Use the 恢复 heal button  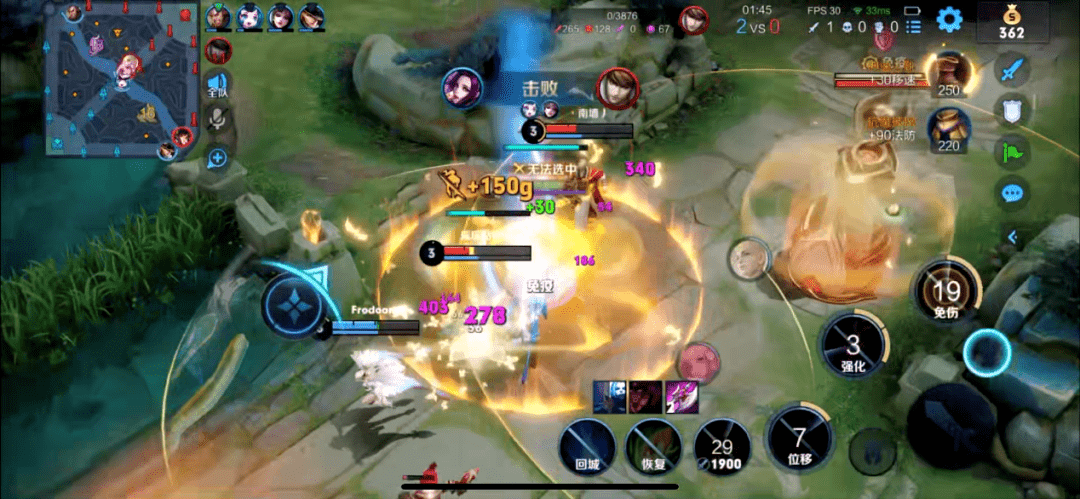click(654, 447)
